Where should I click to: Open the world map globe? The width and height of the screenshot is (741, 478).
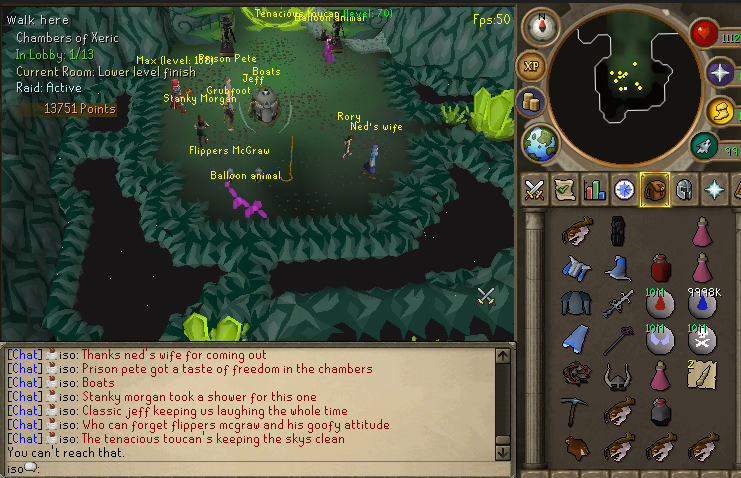[540, 141]
